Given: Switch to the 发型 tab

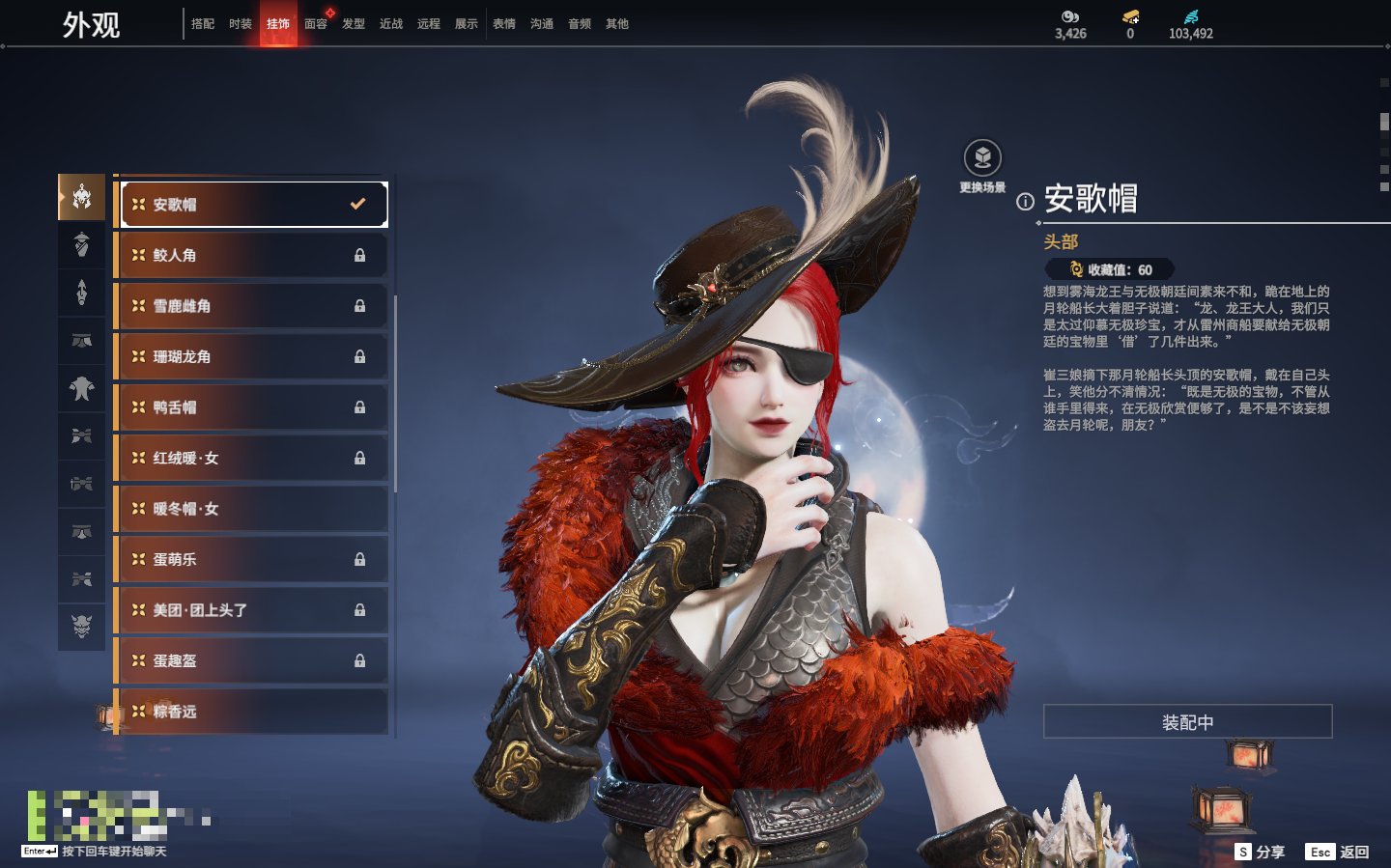Looking at the screenshot, I should pyautogui.click(x=354, y=24).
